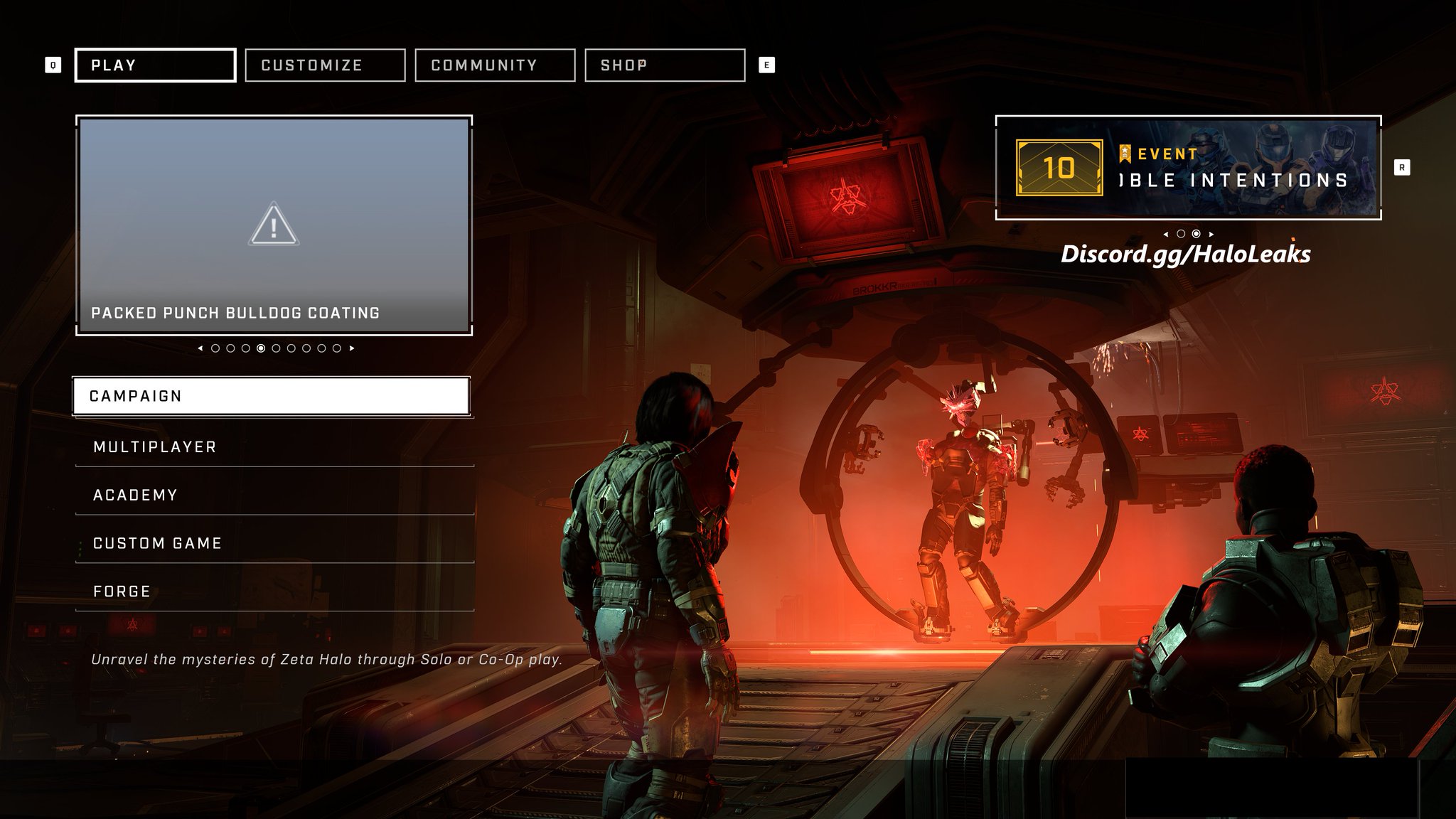This screenshot has width=1456, height=819.
Task: Click the Q keyboard shortcut icon beside PLAY
Action: [x=52, y=64]
